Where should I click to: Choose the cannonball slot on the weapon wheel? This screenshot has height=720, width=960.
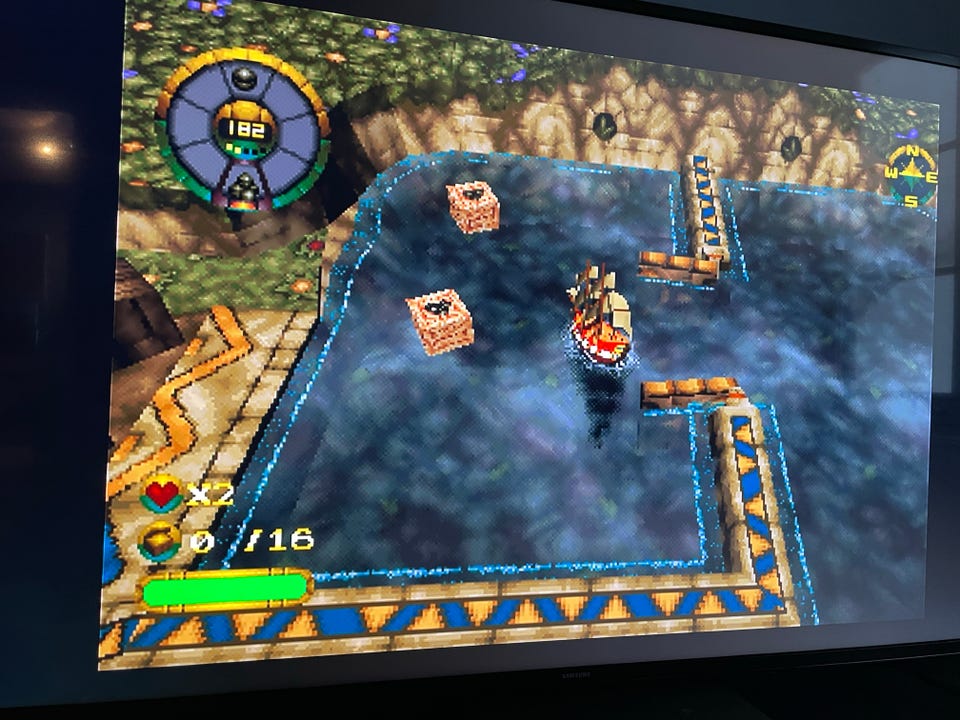243,78
